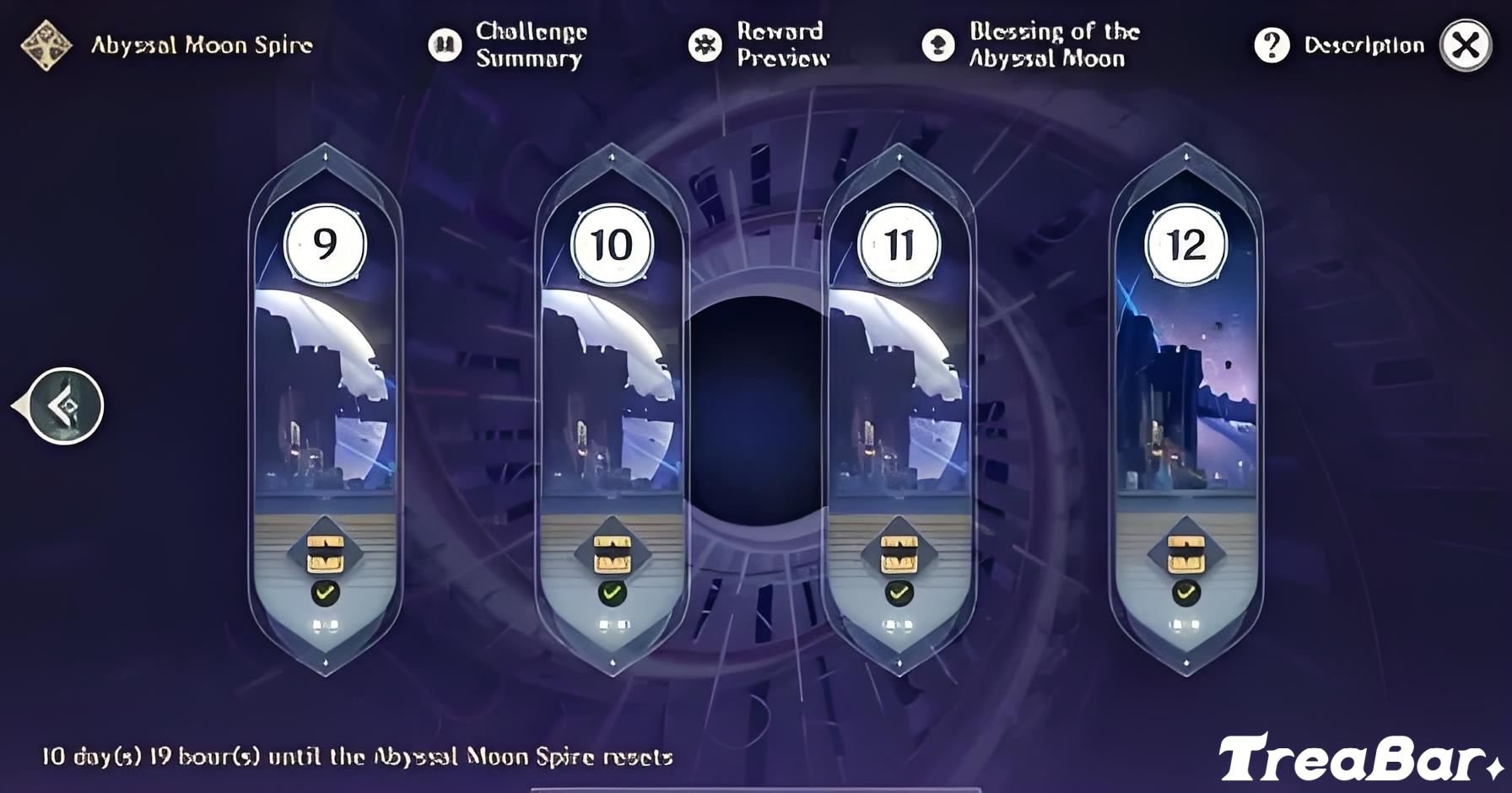
Task: Enter Floor 12 of the Spire
Action: (1188, 380)
